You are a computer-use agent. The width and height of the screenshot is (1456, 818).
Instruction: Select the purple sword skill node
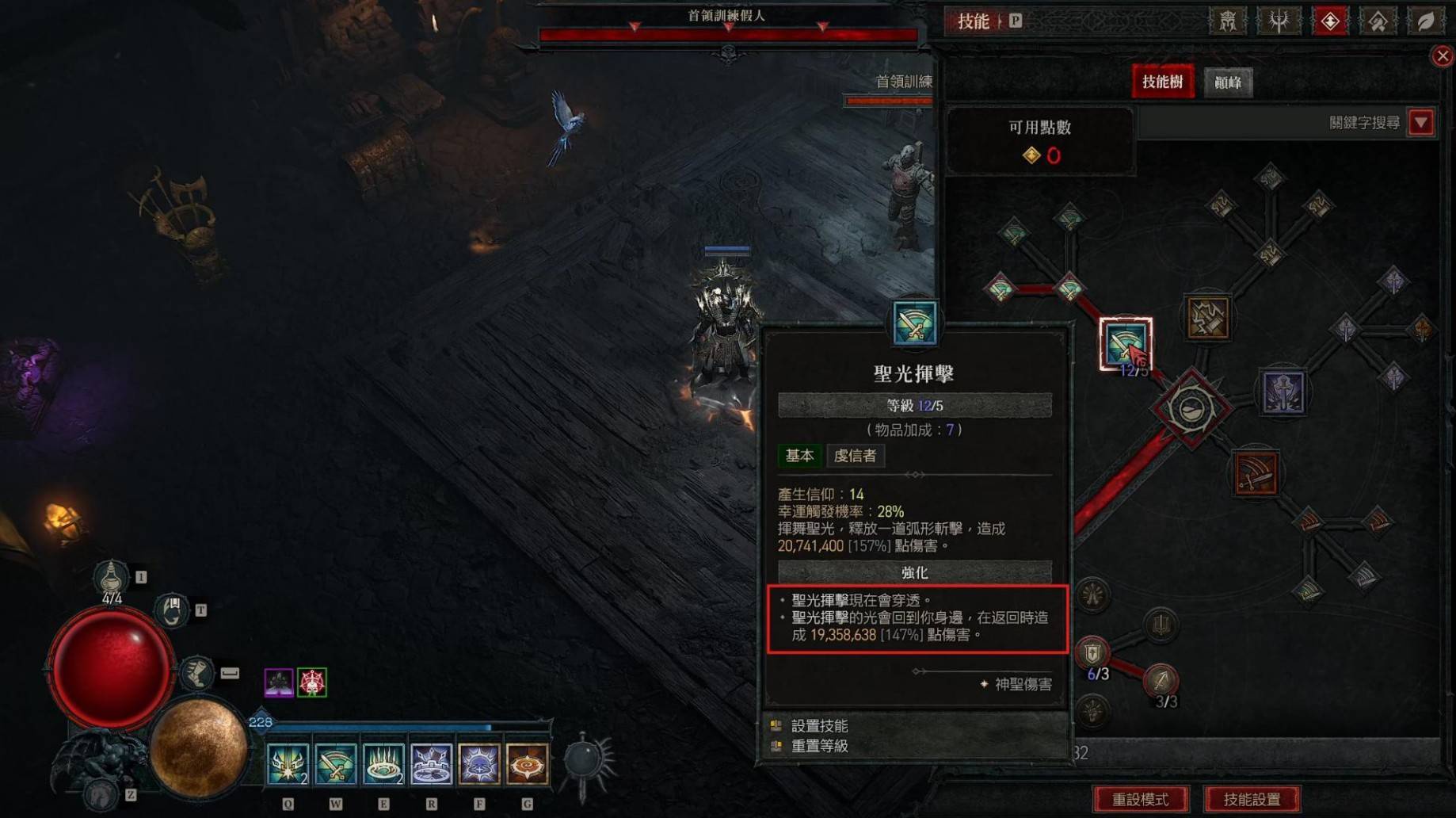click(1283, 392)
